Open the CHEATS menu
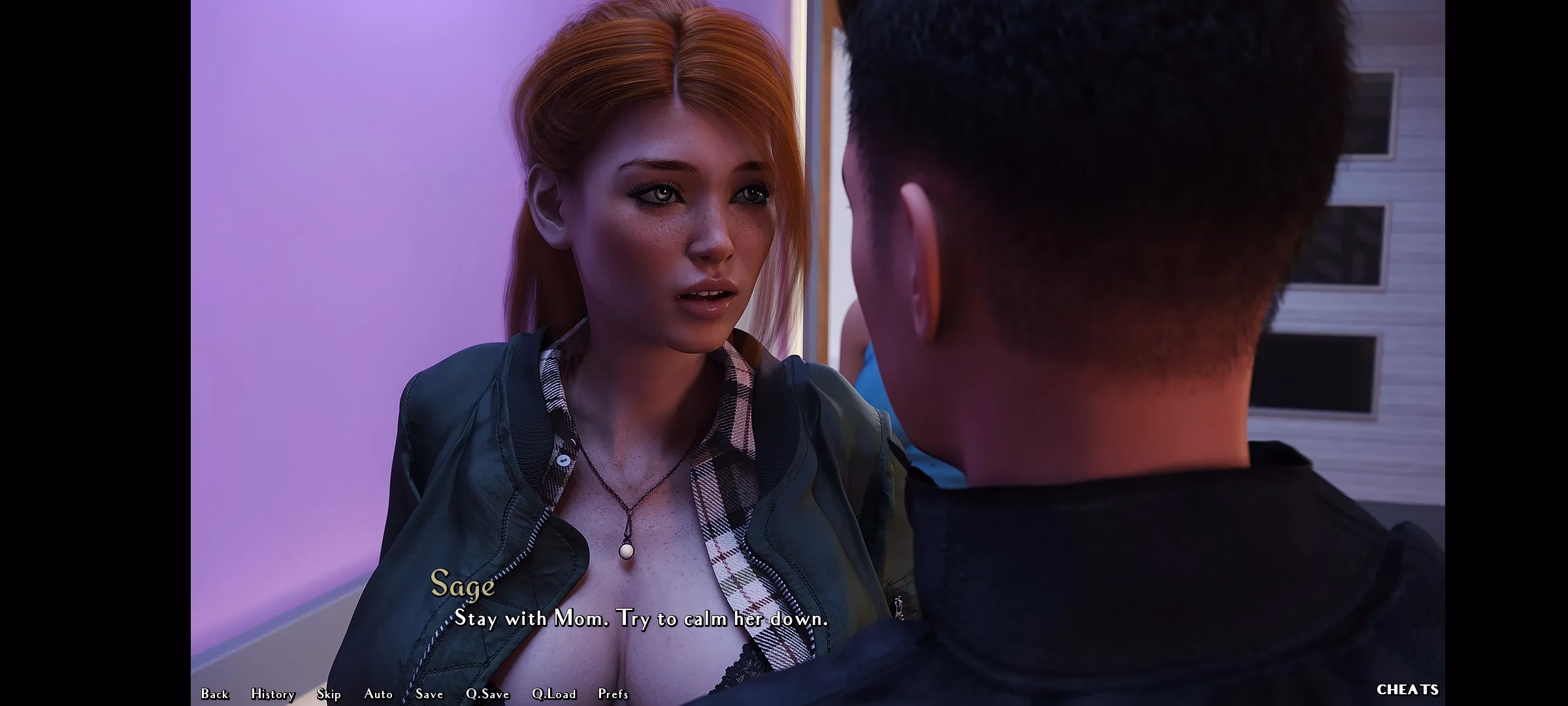The width and height of the screenshot is (1568, 706). coord(1407,690)
